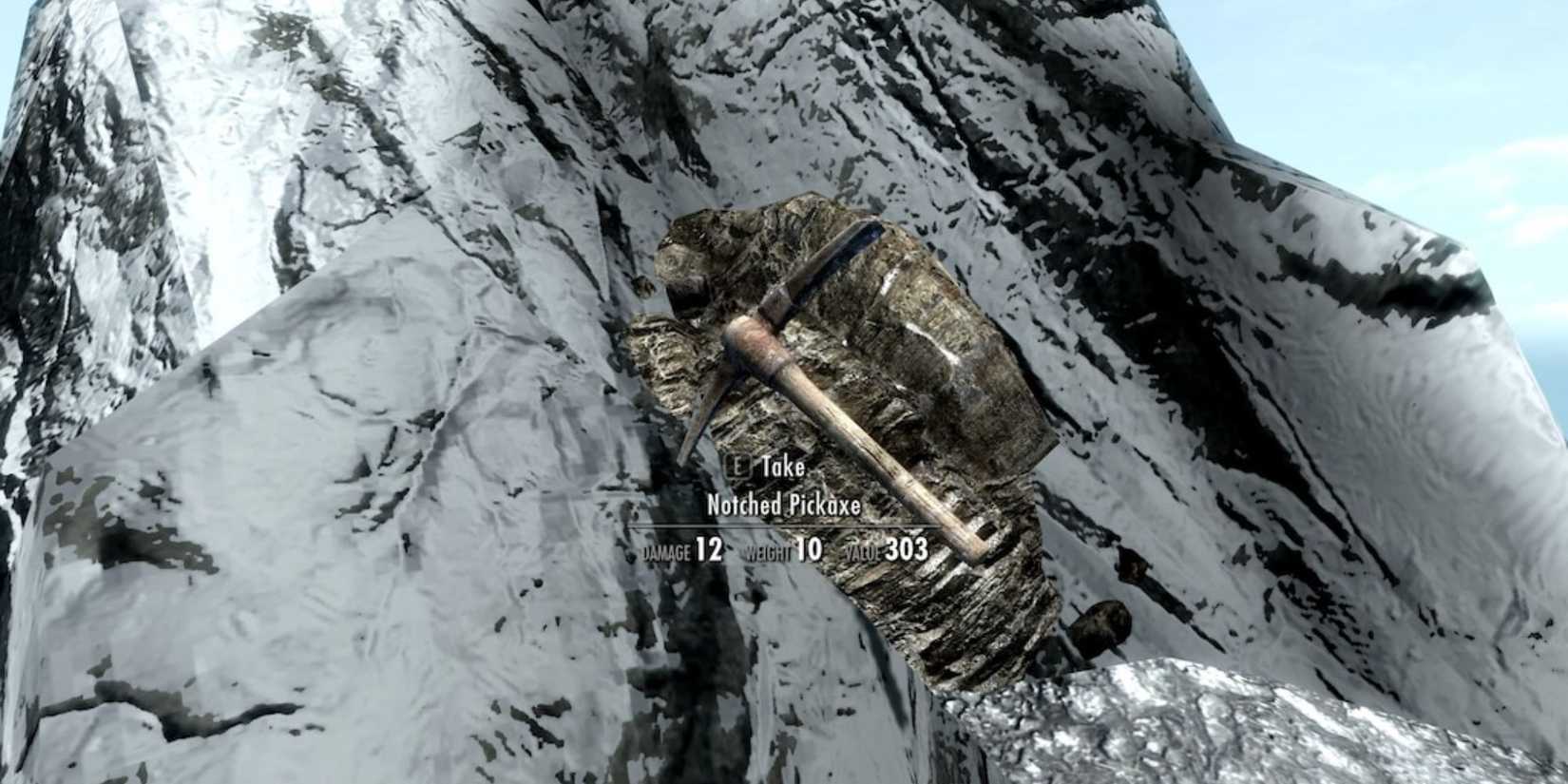Click the value number 303
Image resolution: width=1568 pixels, height=784 pixels.
[x=905, y=547]
